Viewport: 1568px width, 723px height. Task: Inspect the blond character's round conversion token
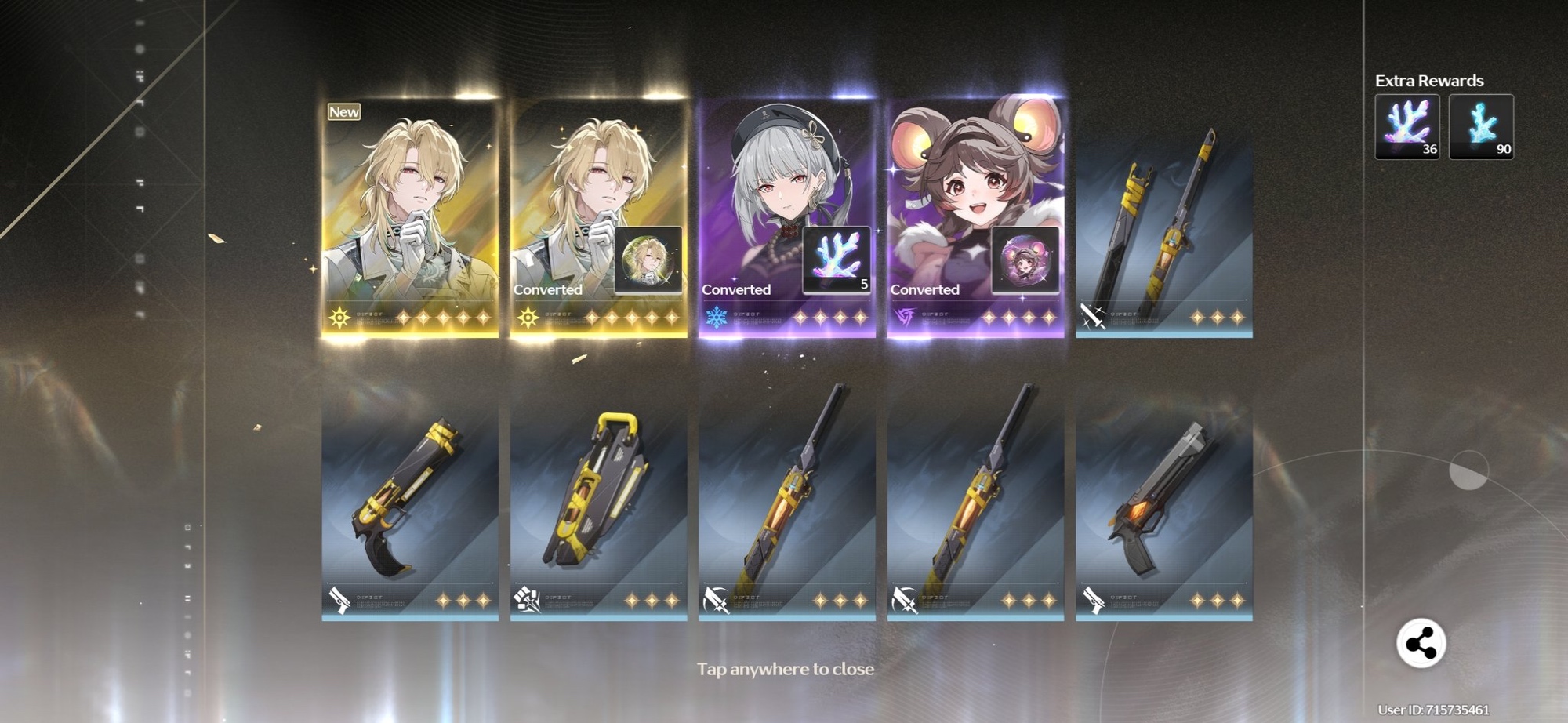648,260
